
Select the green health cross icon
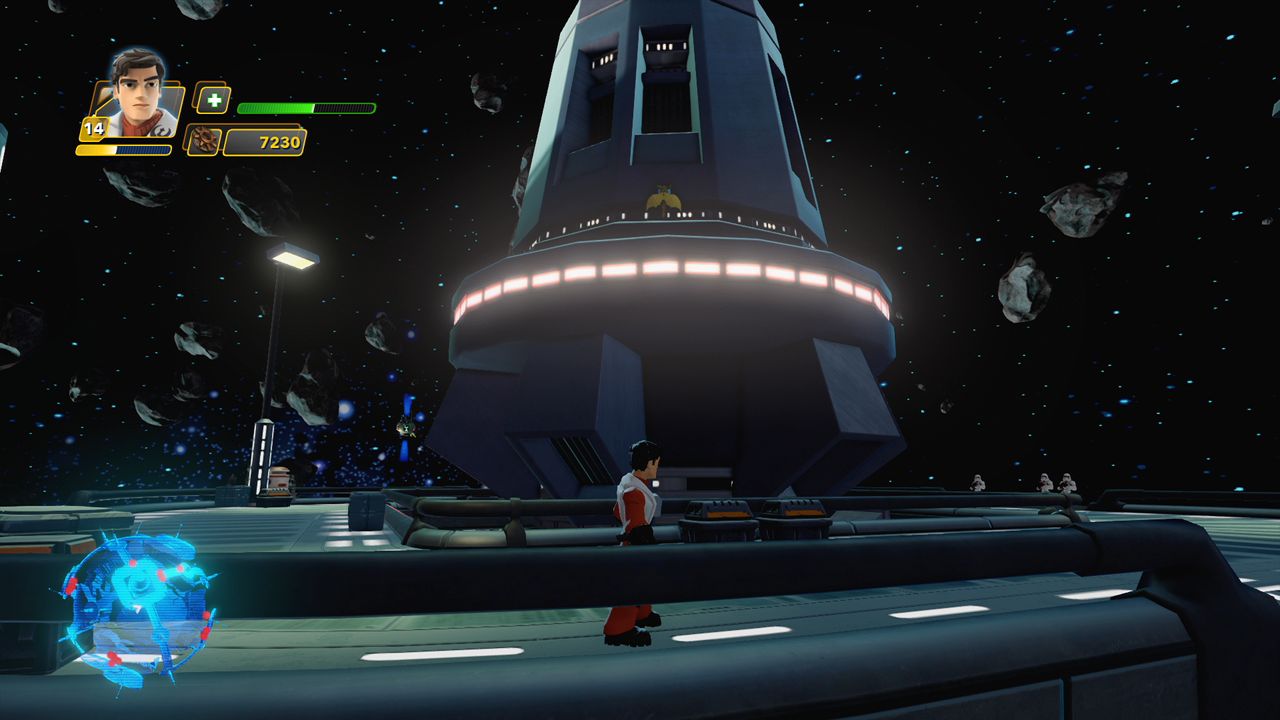212,100
